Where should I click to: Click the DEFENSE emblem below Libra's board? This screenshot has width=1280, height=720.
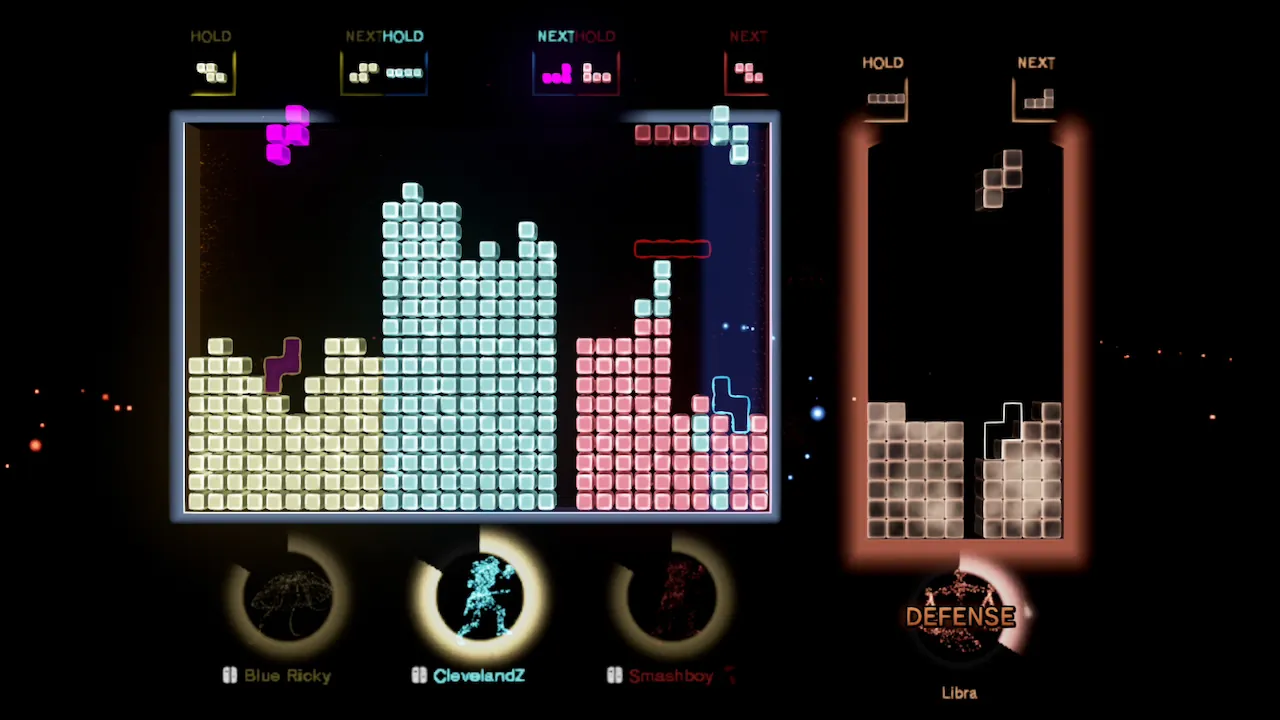tap(959, 616)
